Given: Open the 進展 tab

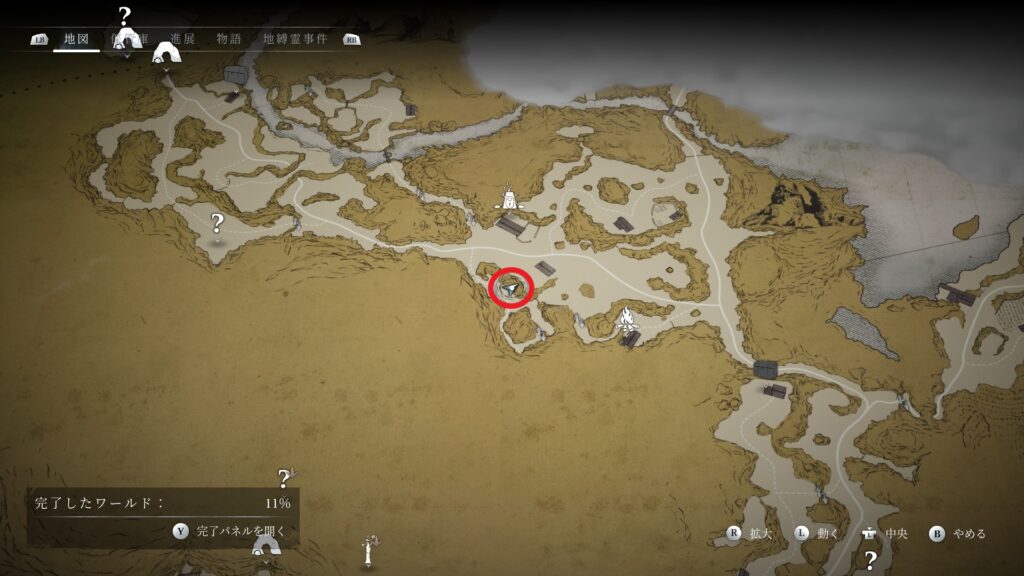Looking at the screenshot, I should click(182, 39).
